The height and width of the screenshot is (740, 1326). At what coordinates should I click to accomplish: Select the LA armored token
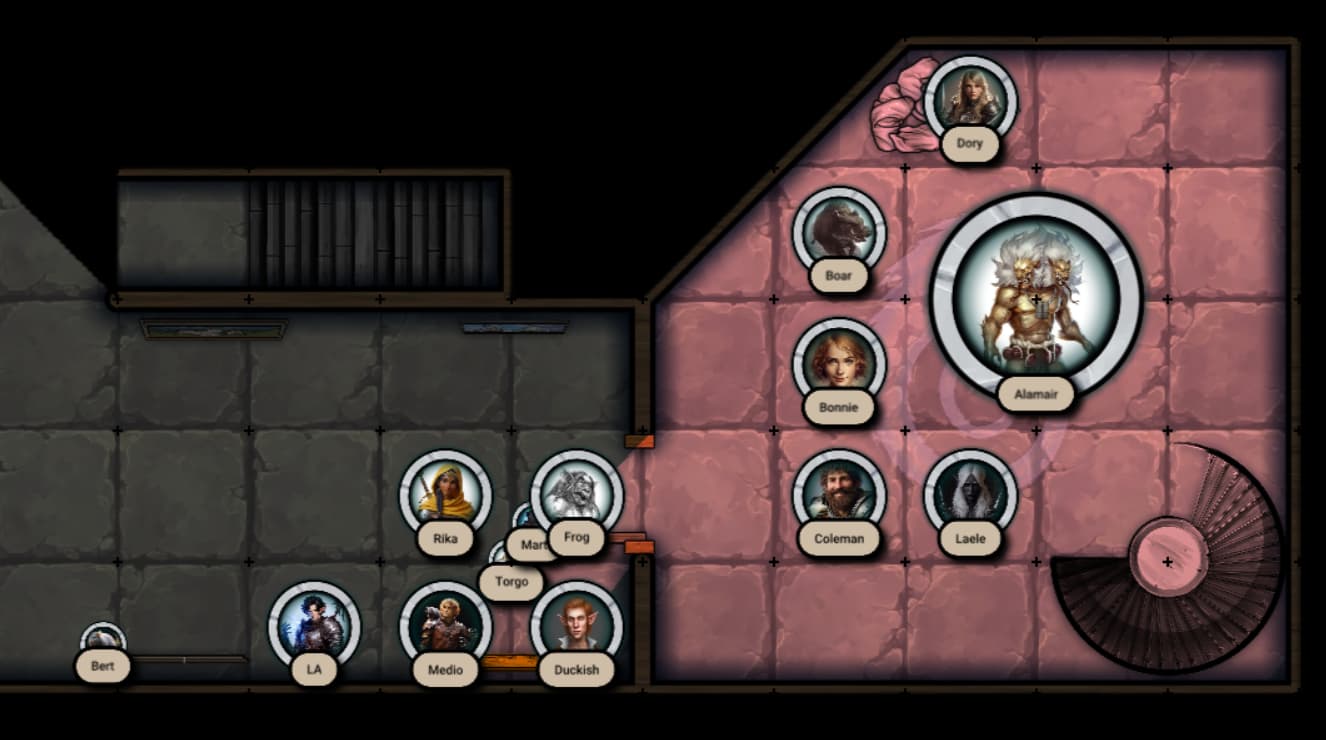(314, 625)
